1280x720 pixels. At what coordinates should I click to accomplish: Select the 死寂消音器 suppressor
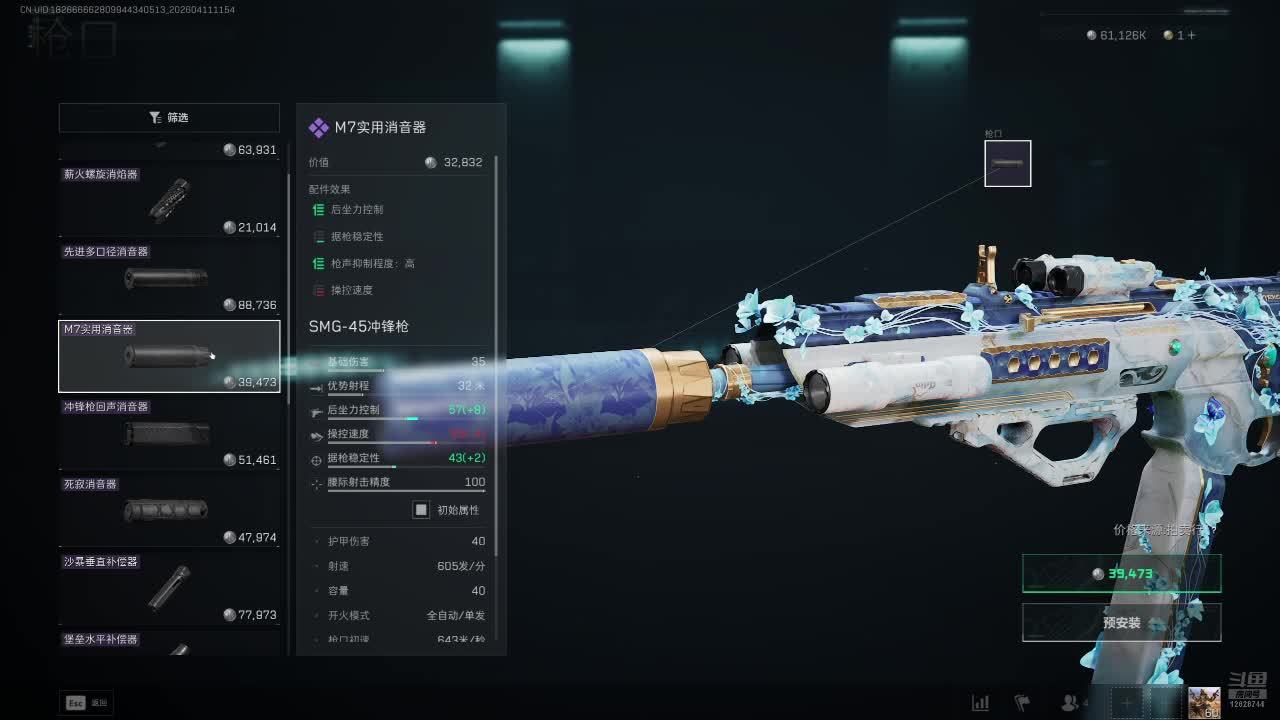169,510
